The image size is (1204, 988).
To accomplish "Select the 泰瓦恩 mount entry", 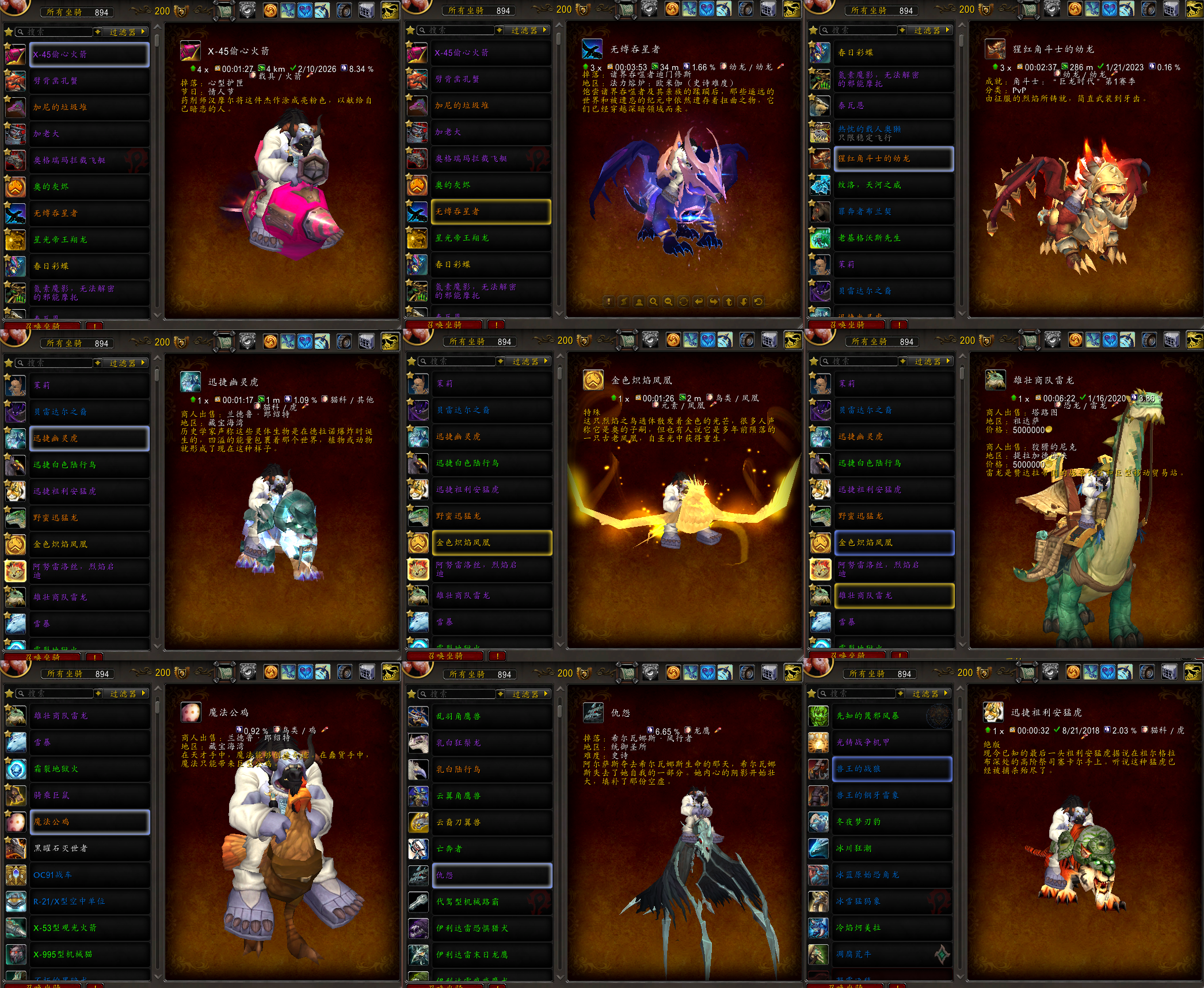I will coord(893,106).
